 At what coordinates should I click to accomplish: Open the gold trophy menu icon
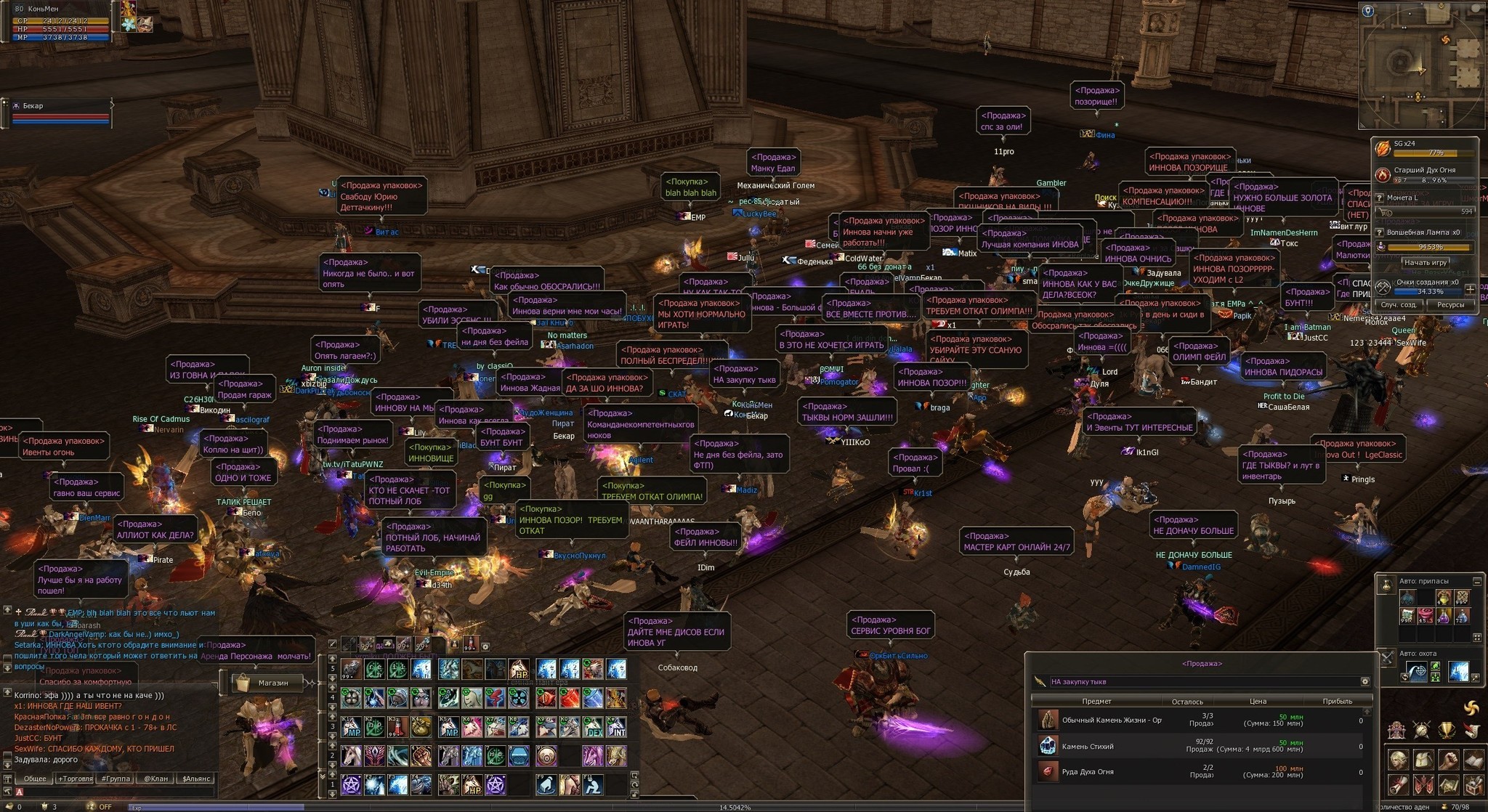tap(1447, 730)
